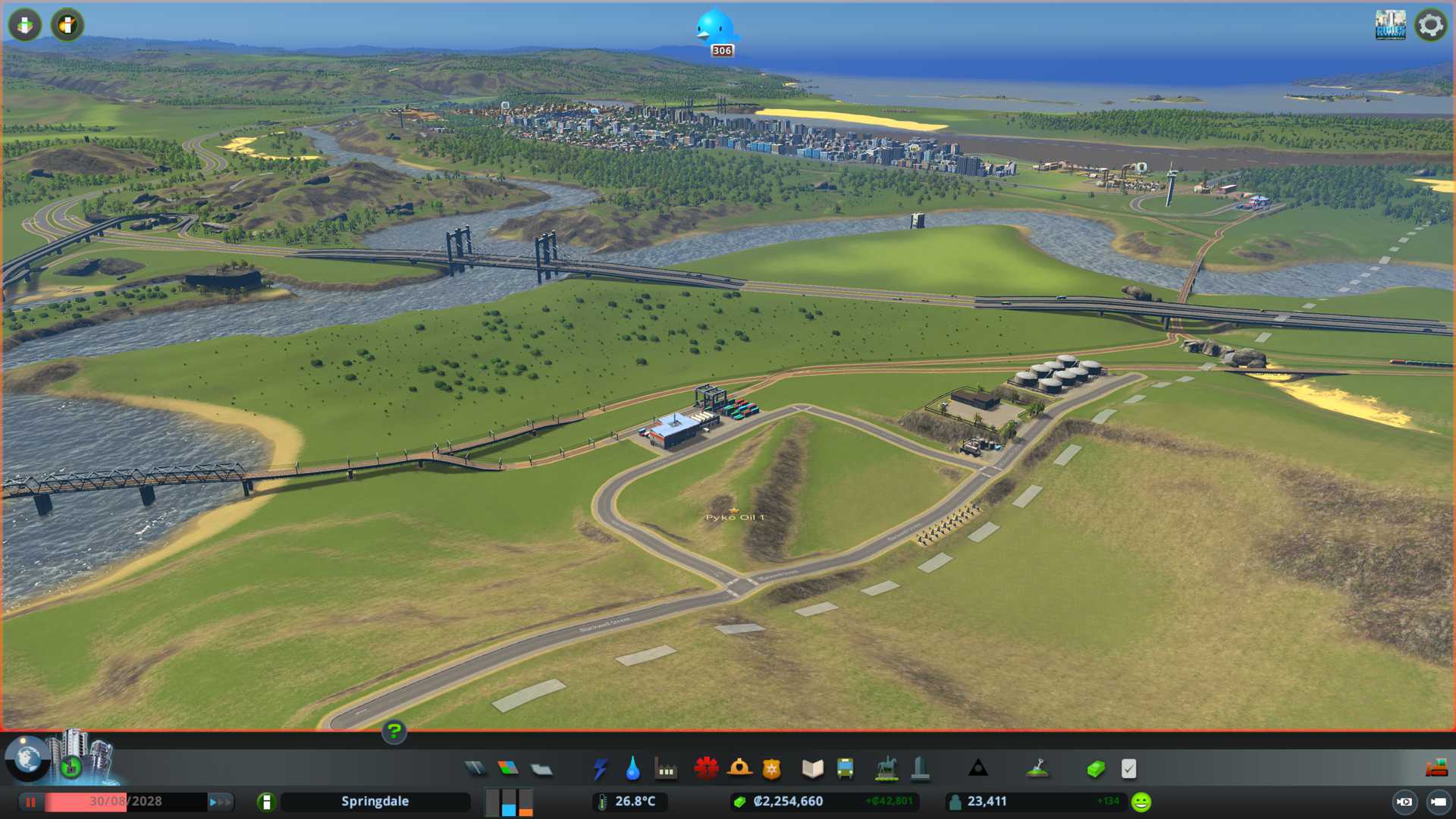Change simulation speed with the arrows
Image resolution: width=1456 pixels, height=819 pixels.
[220, 802]
